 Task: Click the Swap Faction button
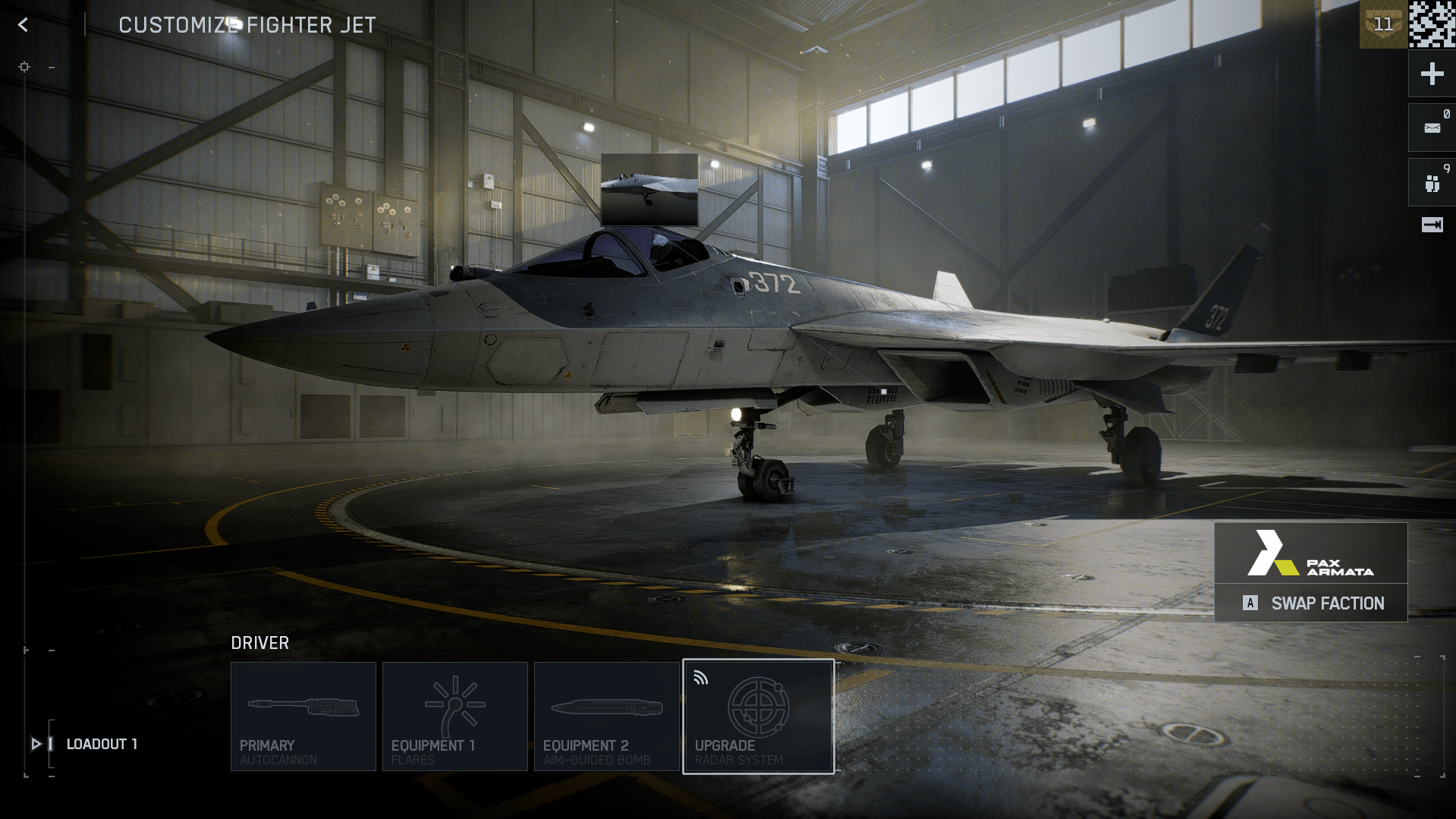point(1310,603)
